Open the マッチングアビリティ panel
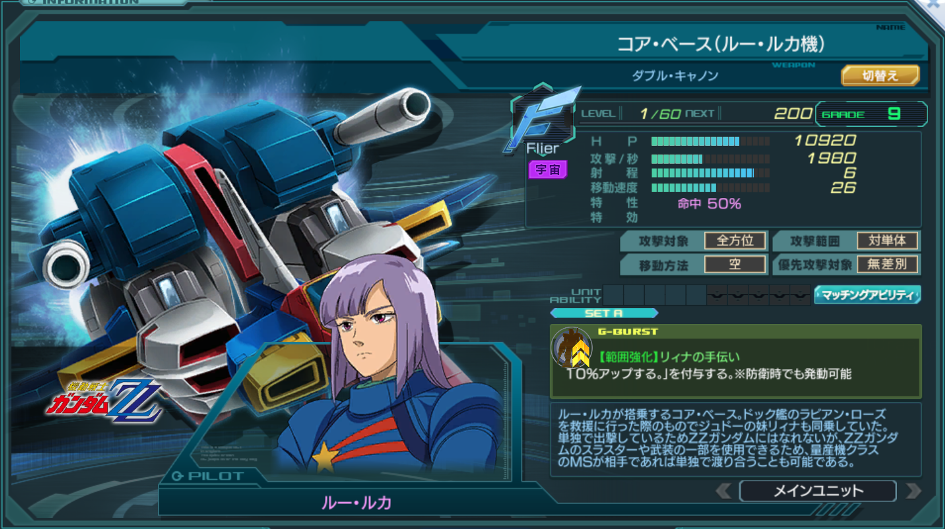Image resolution: width=945 pixels, height=529 pixels. (867, 294)
